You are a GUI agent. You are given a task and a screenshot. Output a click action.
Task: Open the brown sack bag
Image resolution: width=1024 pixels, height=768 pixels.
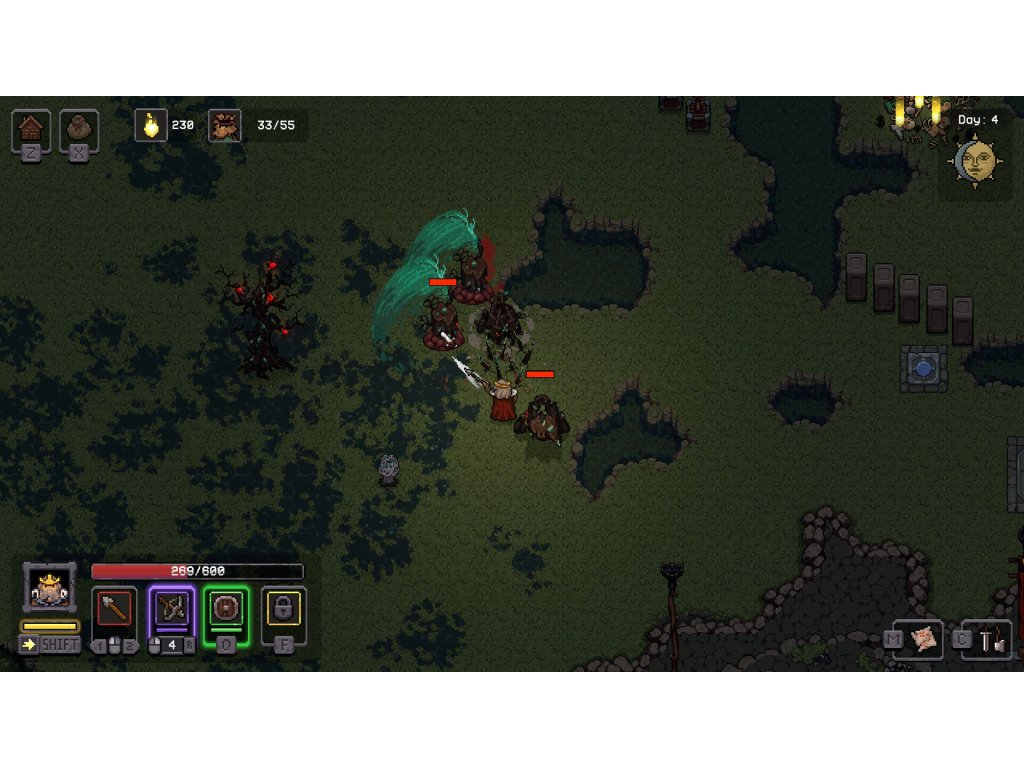point(79,129)
